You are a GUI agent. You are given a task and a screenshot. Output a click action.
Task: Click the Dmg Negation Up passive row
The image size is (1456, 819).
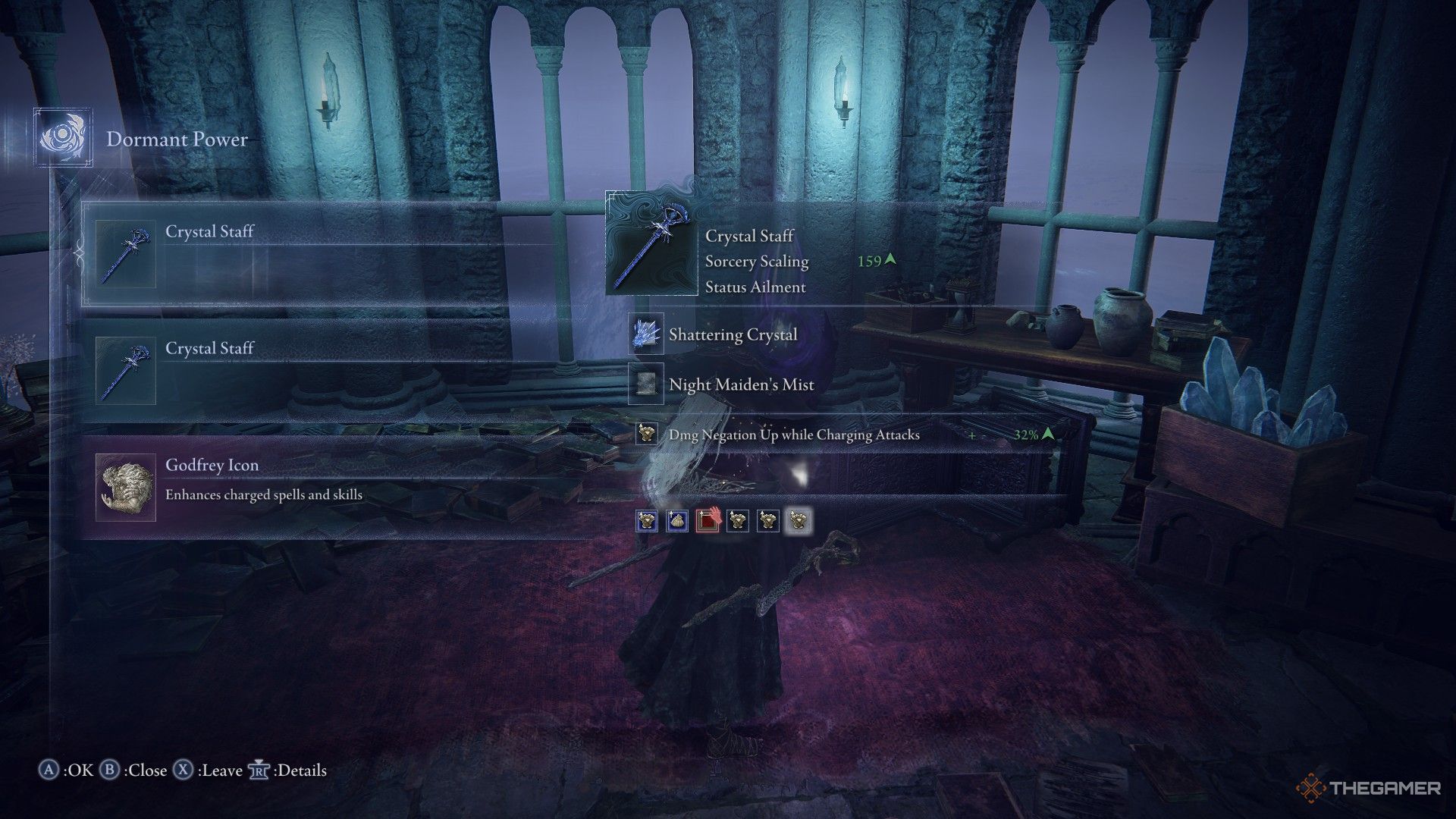tap(793, 435)
